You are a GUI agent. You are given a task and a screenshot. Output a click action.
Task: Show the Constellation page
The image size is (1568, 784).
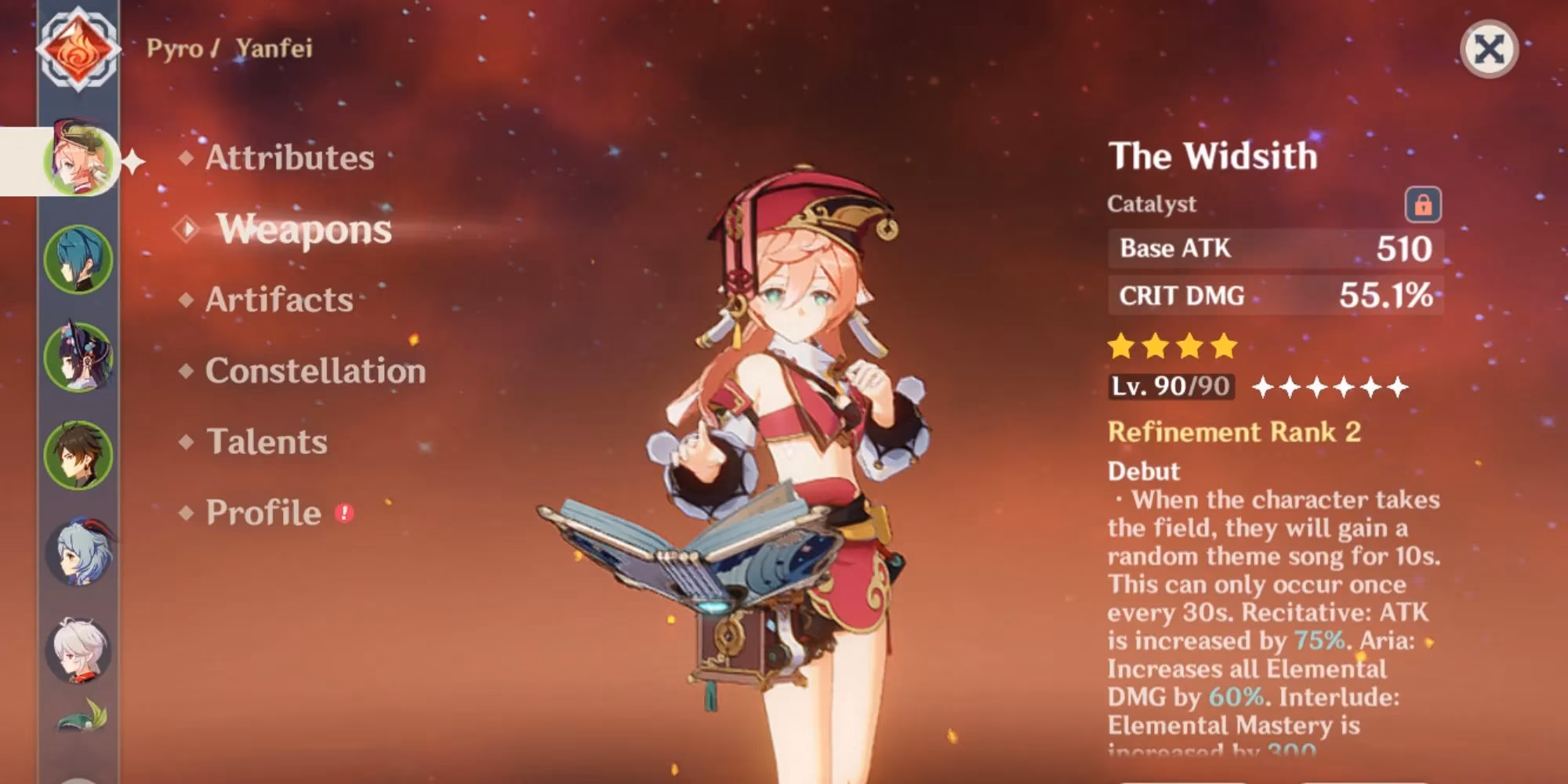coord(315,371)
